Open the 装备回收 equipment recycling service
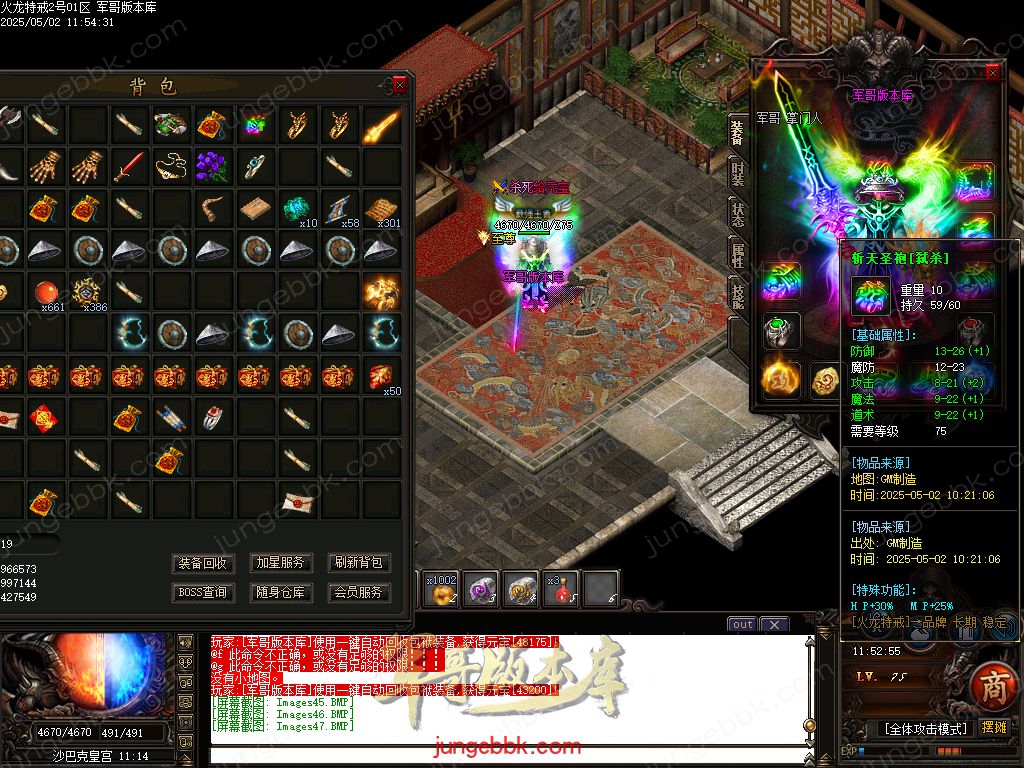Viewport: 1024px width, 768px height. click(203, 563)
